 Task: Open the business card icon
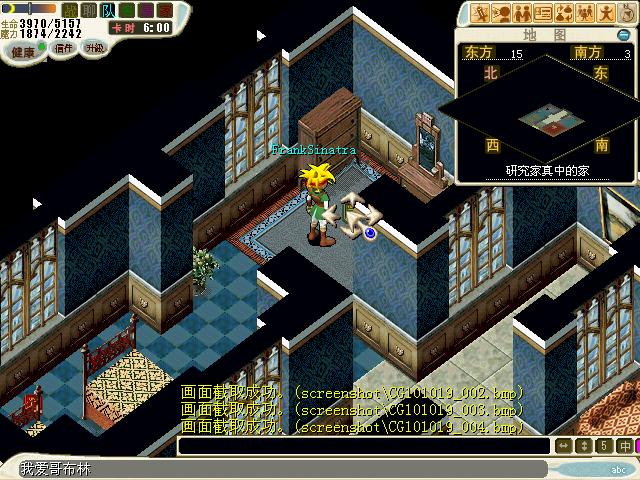coord(543,13)
